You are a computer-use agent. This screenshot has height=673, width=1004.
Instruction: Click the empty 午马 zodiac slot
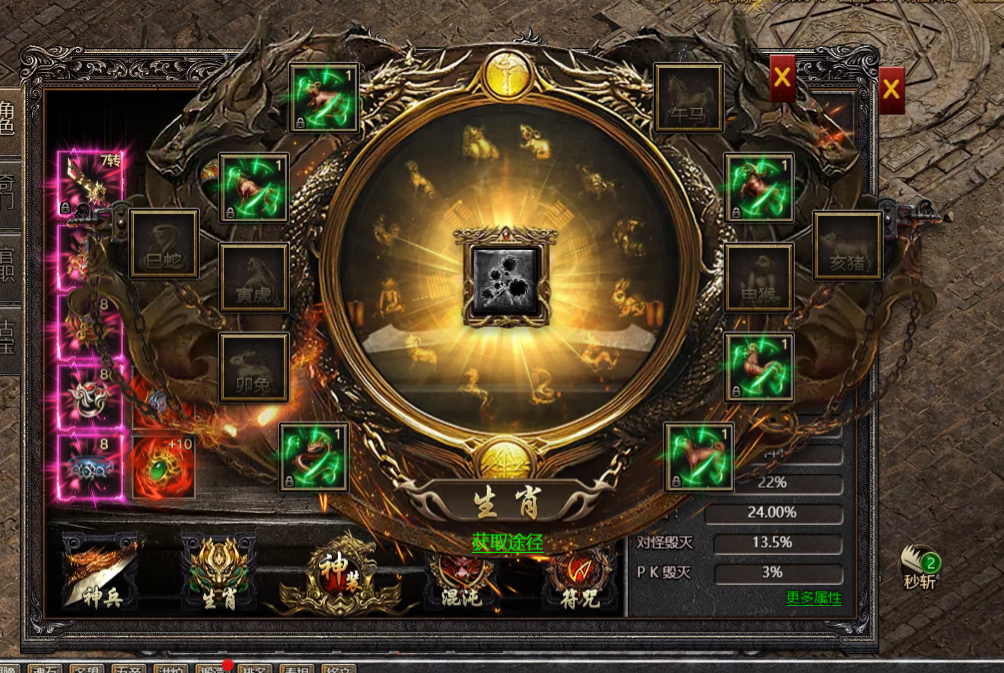[688, 98]
